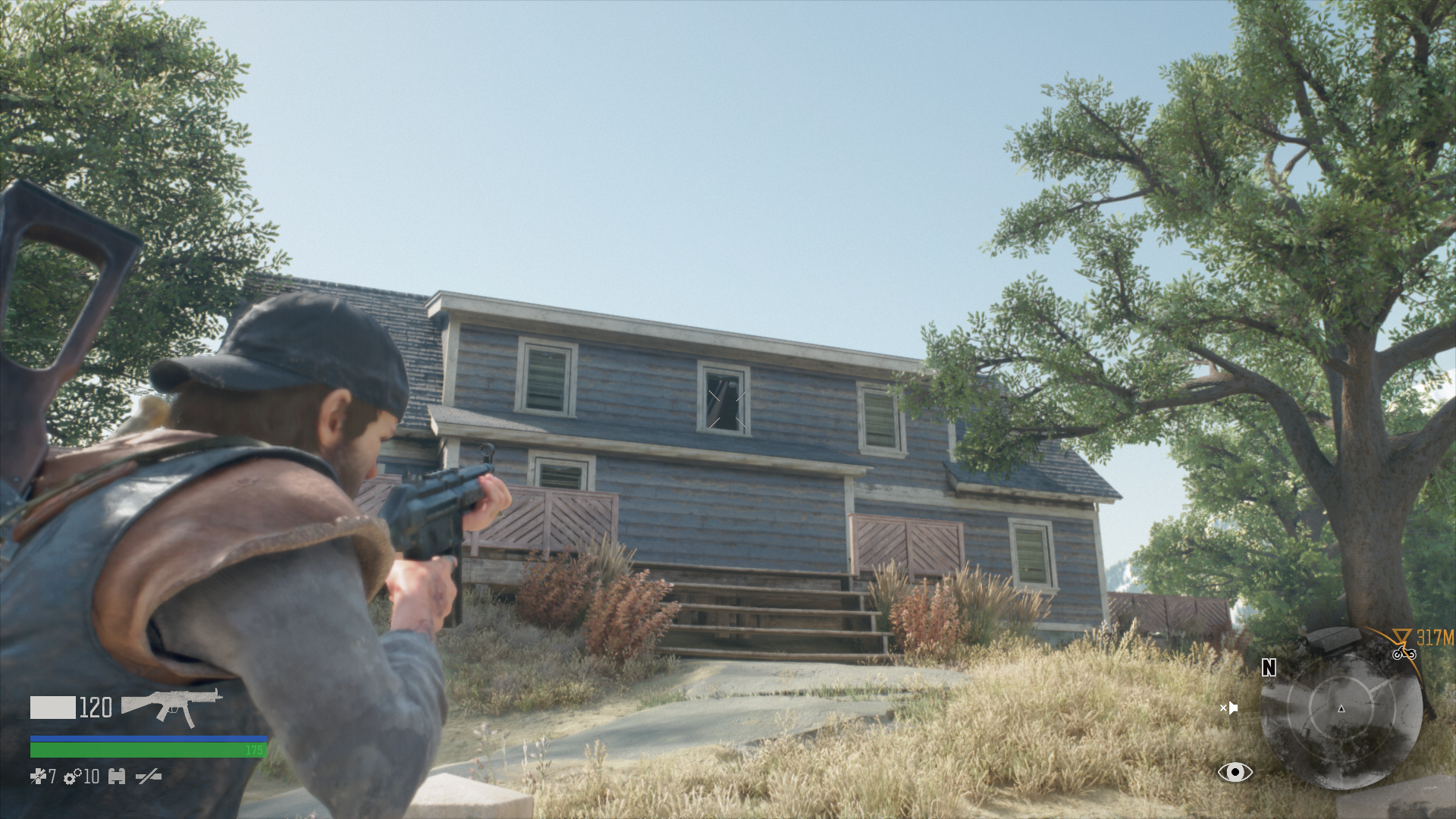This screenshot has height=819, width=1456.
Task: Select the motorcycle icon on the minimap
Action: [1405, 654]
